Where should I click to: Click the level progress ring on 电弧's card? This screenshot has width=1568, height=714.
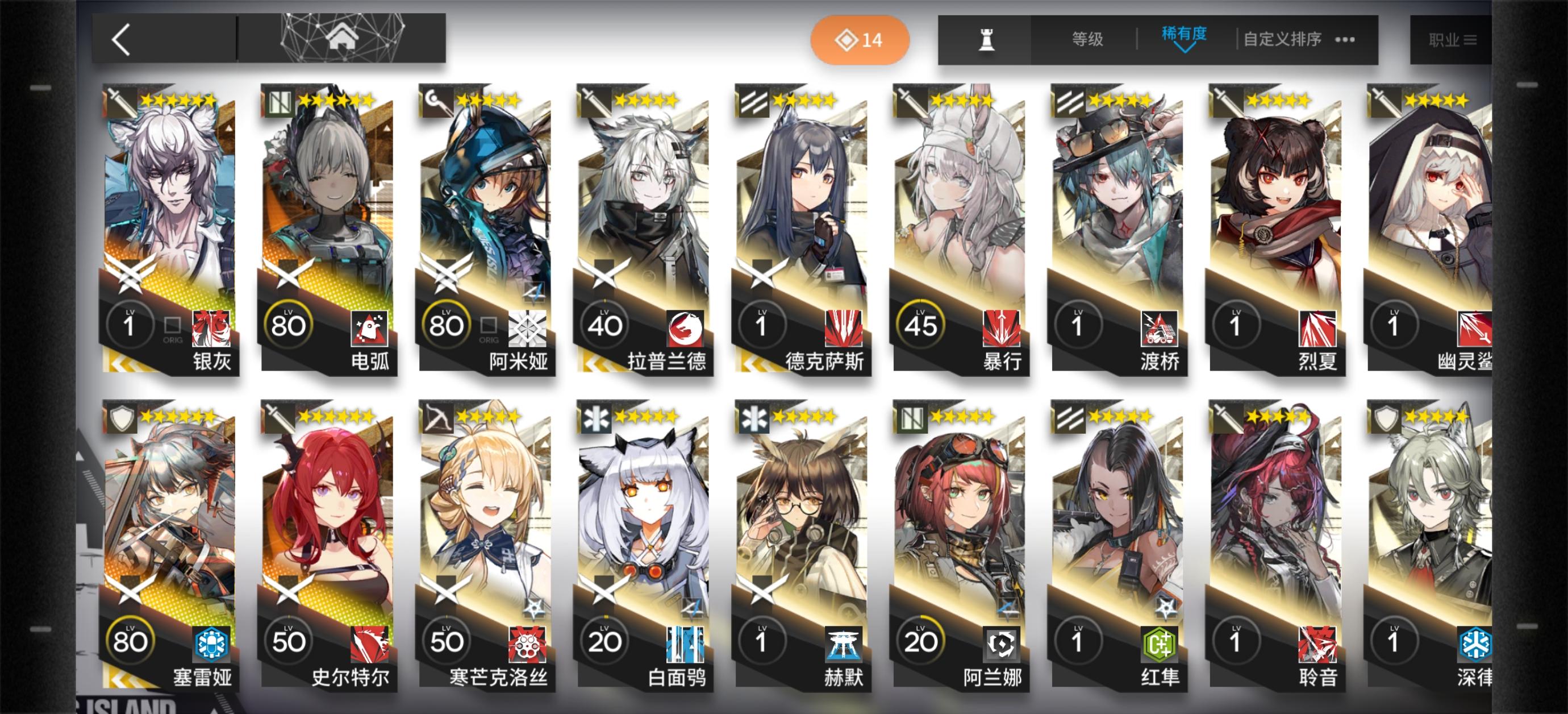(x=288, y=325)
